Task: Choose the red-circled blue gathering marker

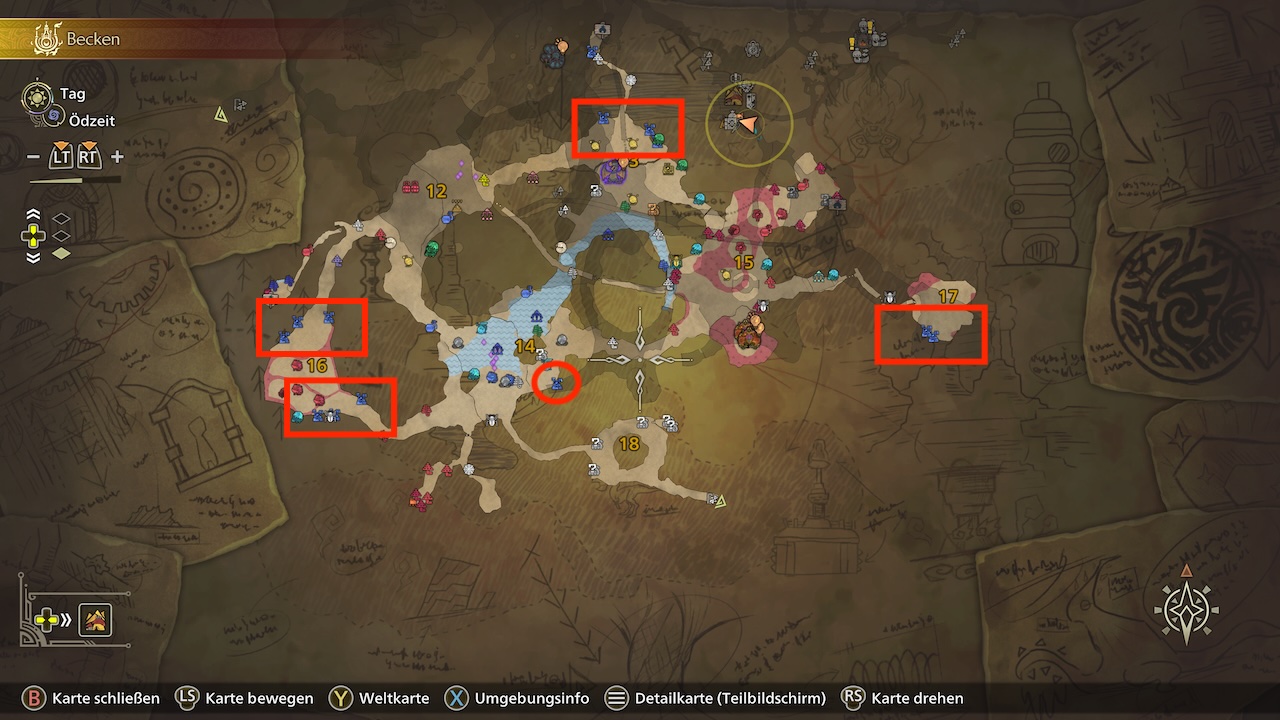Action: tap(556, 383)
